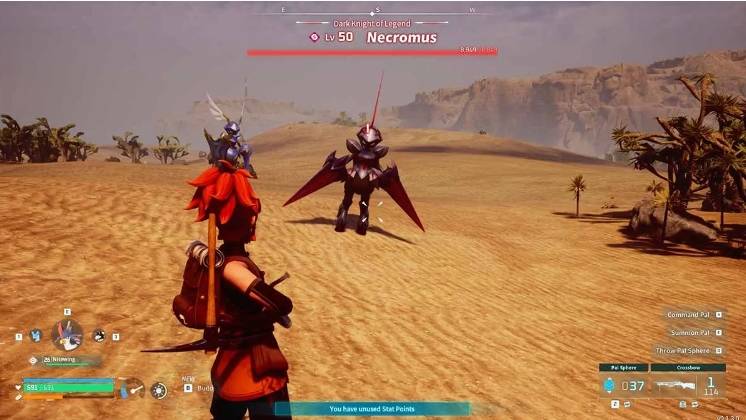
Task: Switch to the black-and-white pal on the right
Action: (x=99, y=336)
